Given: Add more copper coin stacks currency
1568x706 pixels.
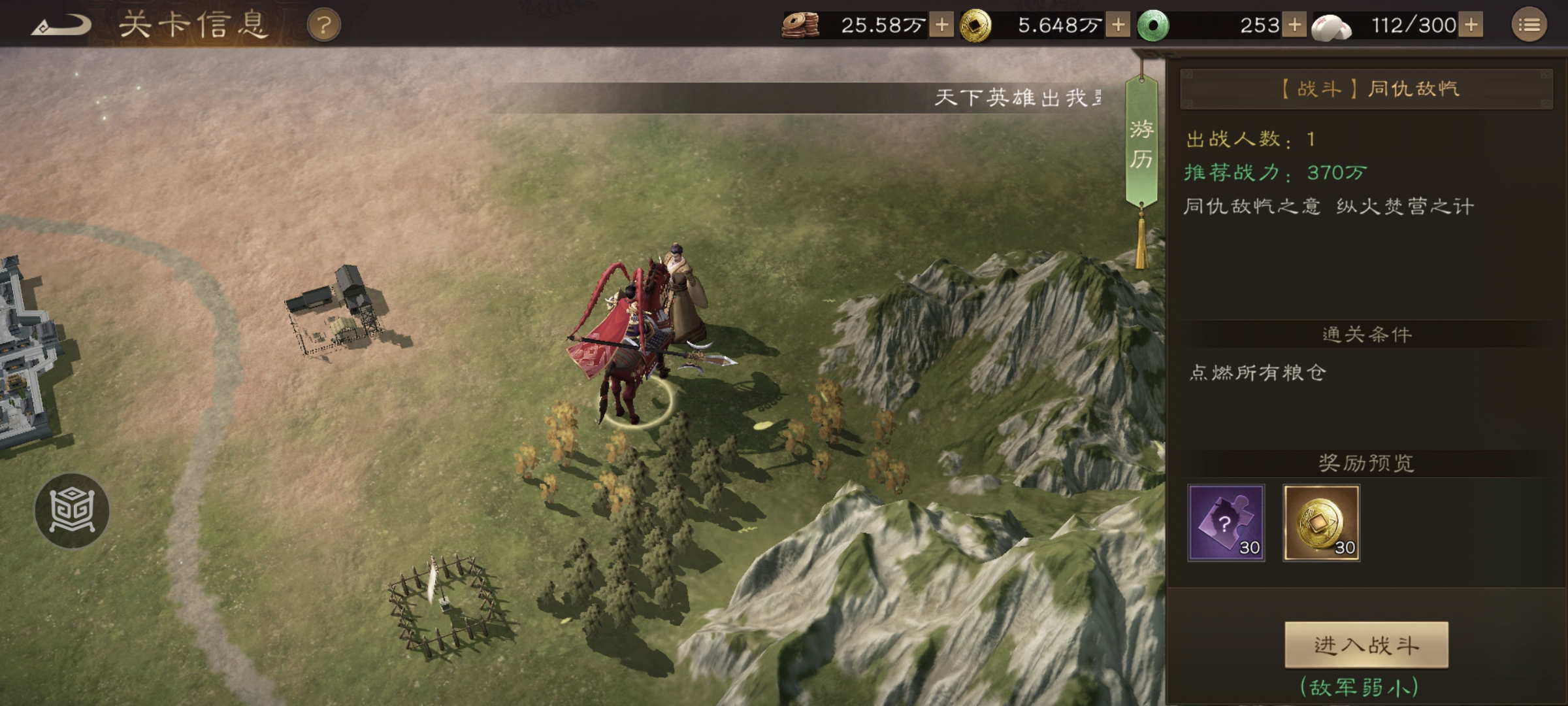Looking at the screenshot, I should [941, 25].
